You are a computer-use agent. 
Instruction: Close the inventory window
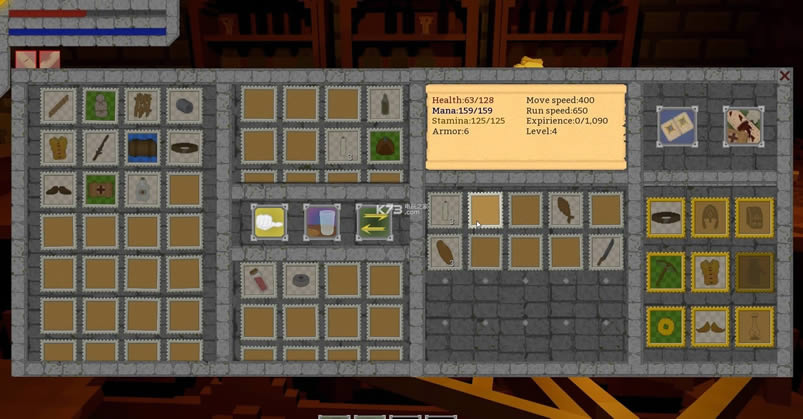pos(784,76)
